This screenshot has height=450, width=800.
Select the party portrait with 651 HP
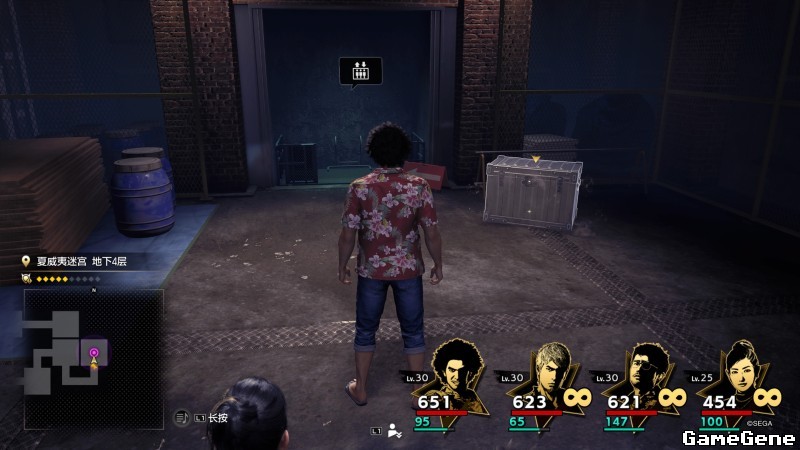tap(460, 378)
